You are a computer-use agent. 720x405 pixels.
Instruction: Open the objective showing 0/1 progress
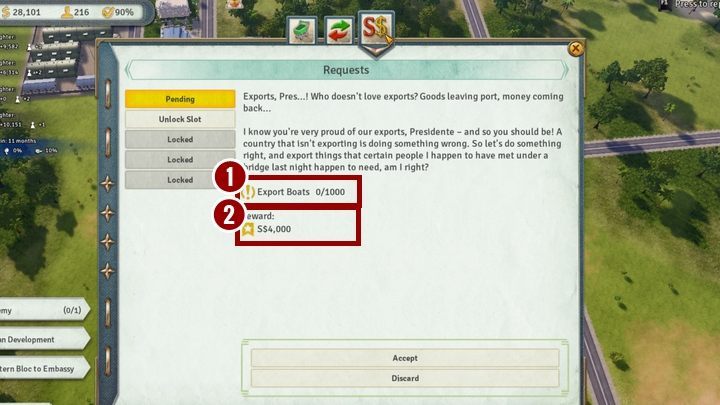tap(42, 310)
